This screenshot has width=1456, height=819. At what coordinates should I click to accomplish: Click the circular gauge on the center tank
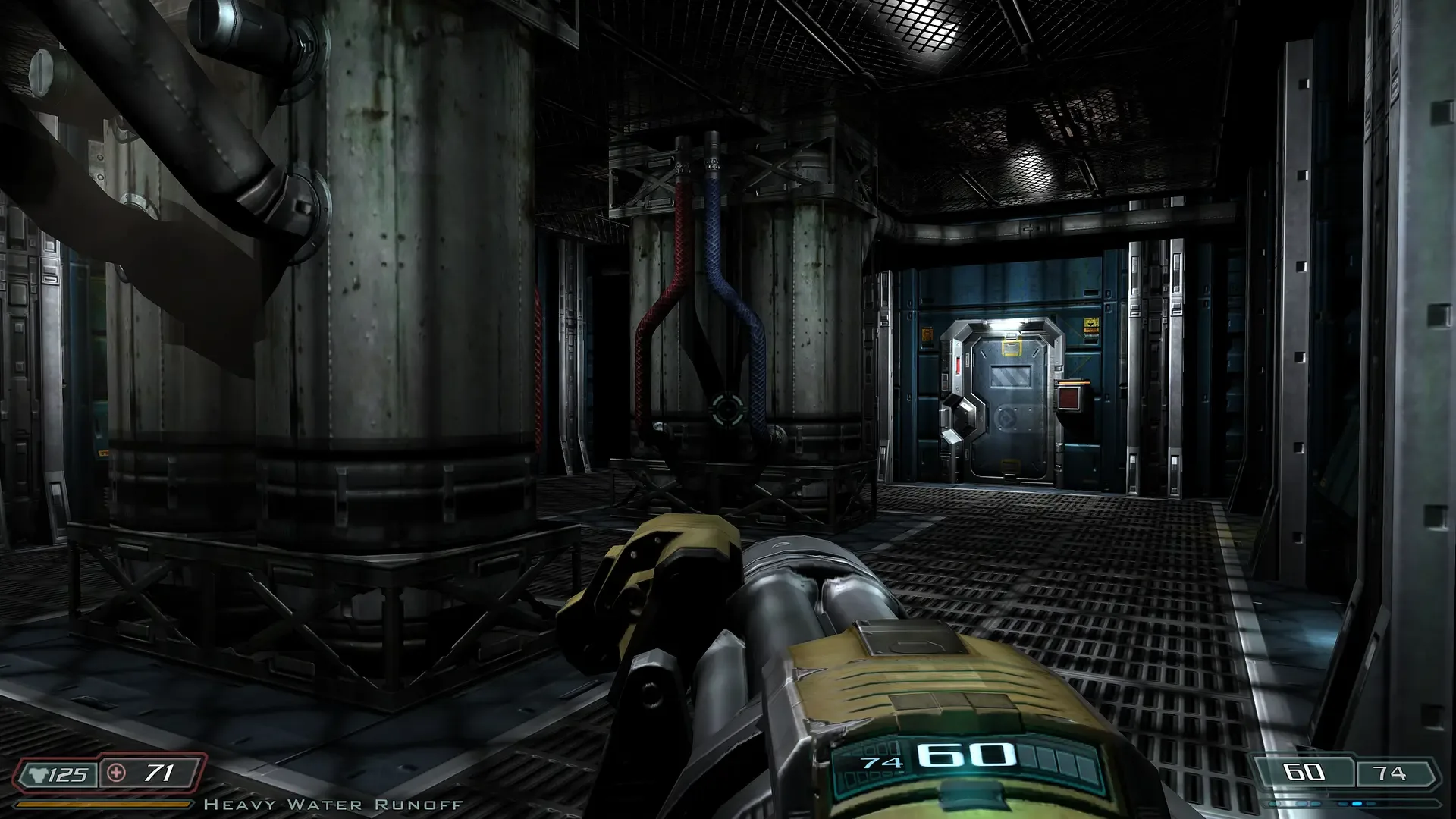click(x=727, y=409)
